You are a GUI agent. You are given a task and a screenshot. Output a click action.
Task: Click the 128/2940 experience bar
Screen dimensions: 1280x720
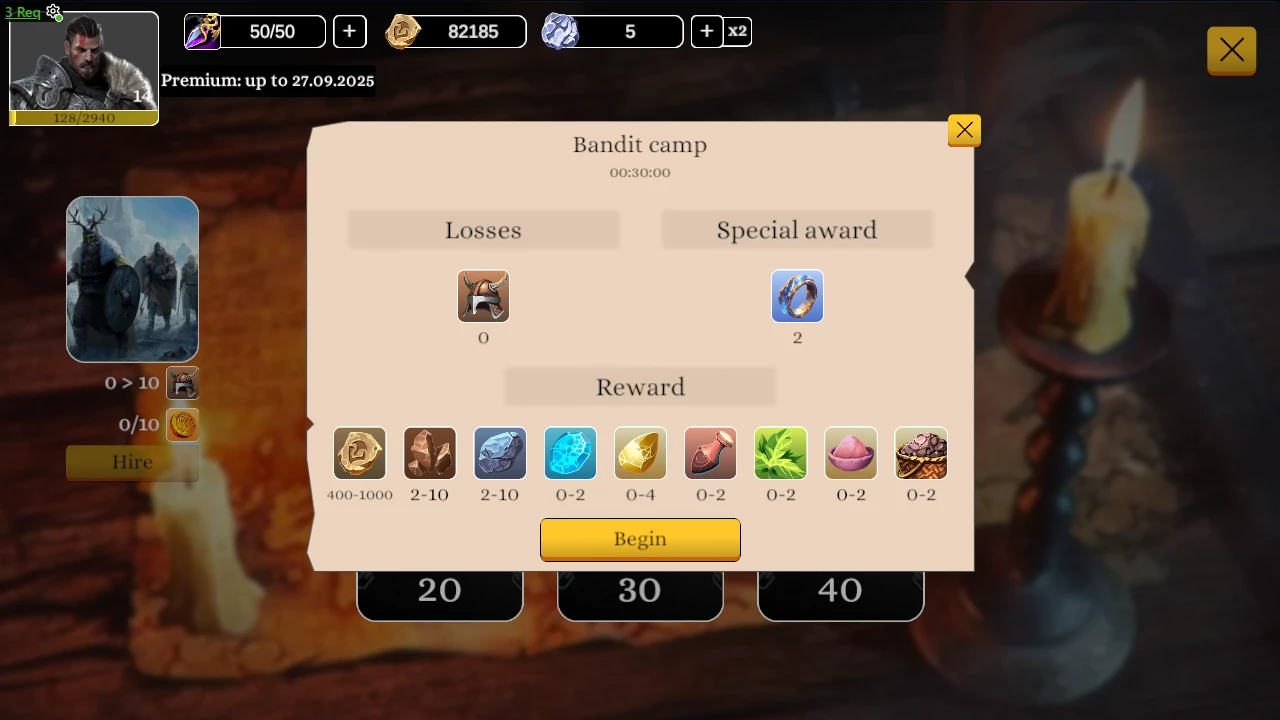83,118
